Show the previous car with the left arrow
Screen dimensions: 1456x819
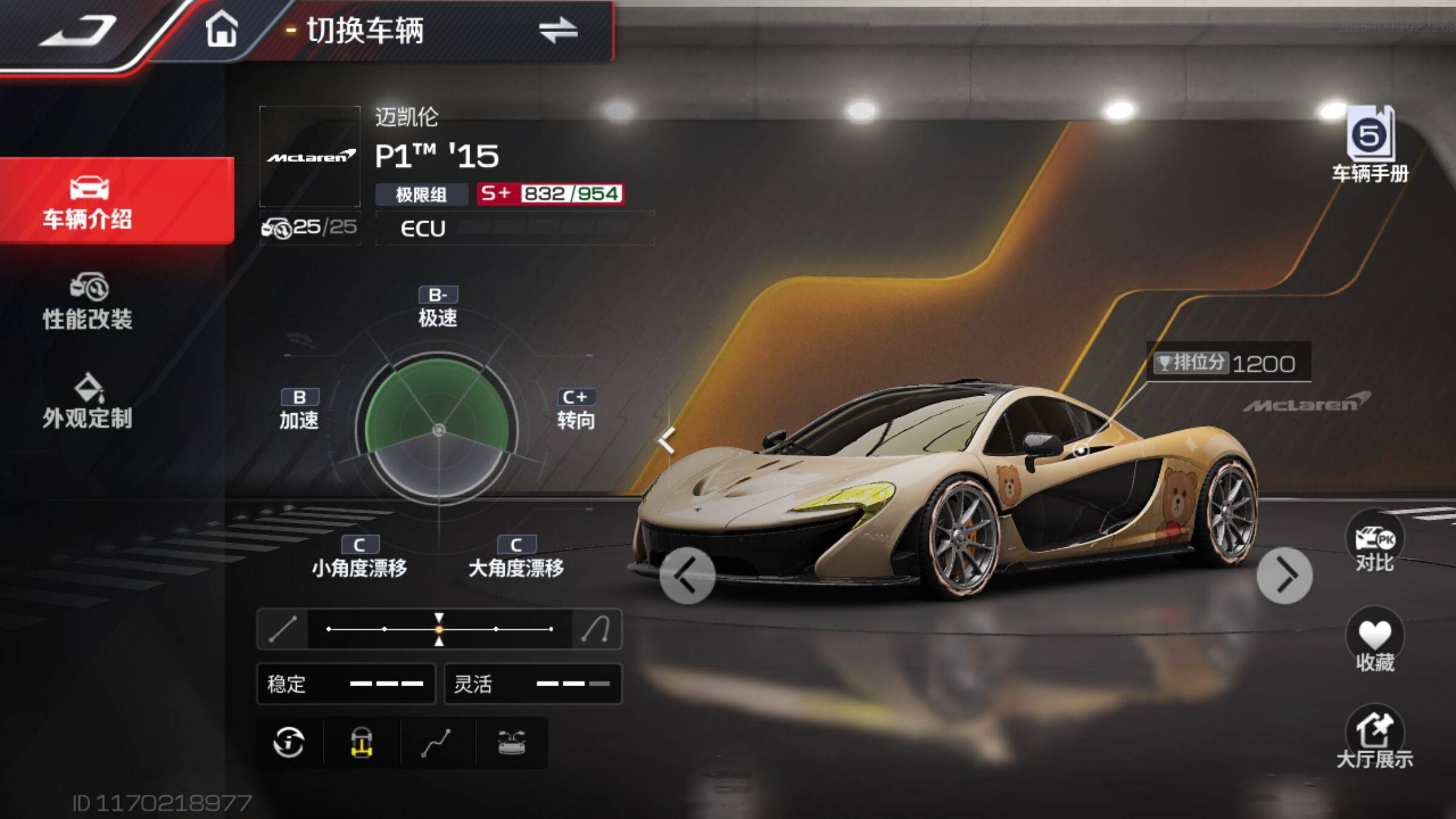(687, 575)
